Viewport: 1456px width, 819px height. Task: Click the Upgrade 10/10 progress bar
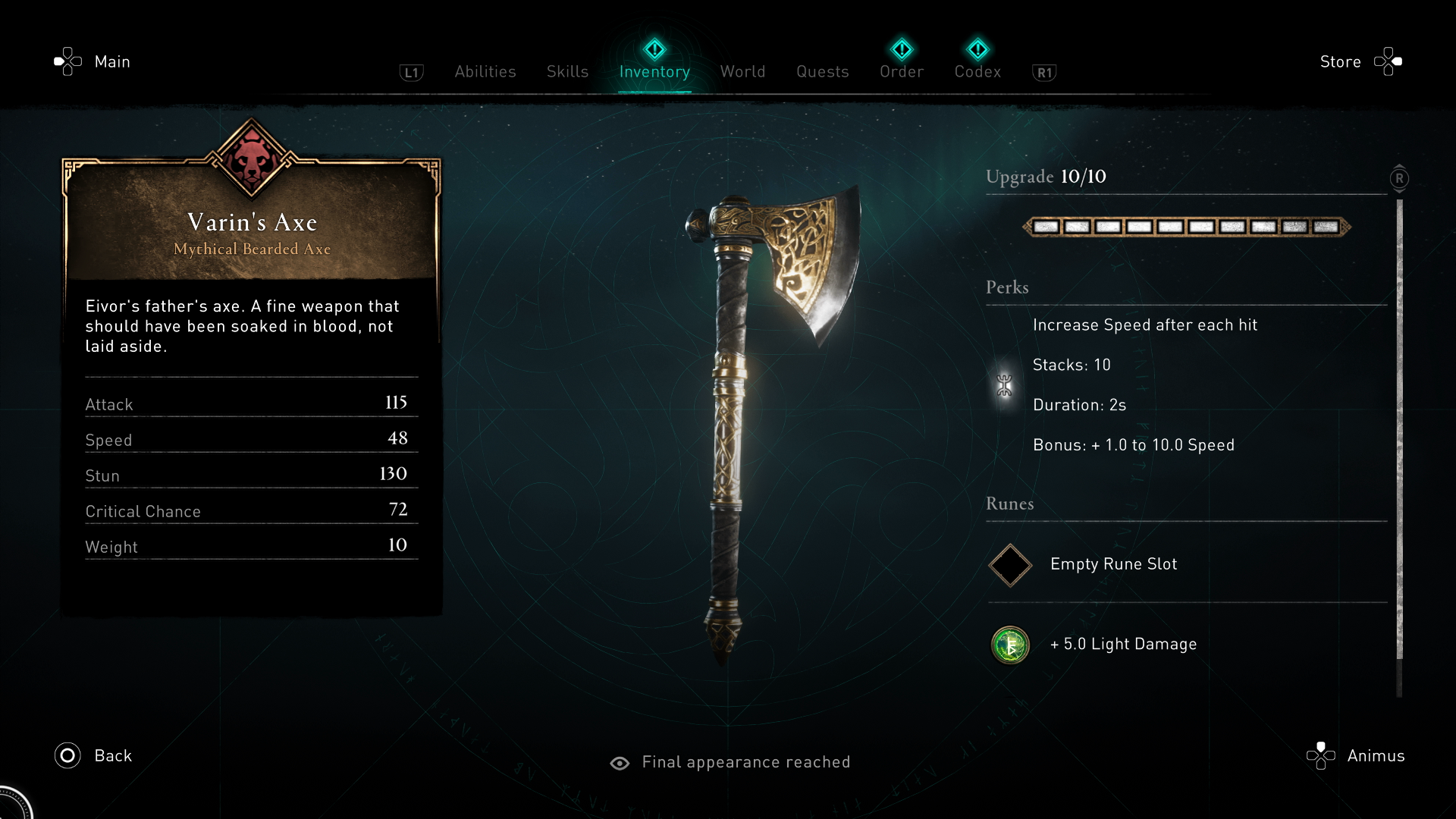tap(1186, 226)
